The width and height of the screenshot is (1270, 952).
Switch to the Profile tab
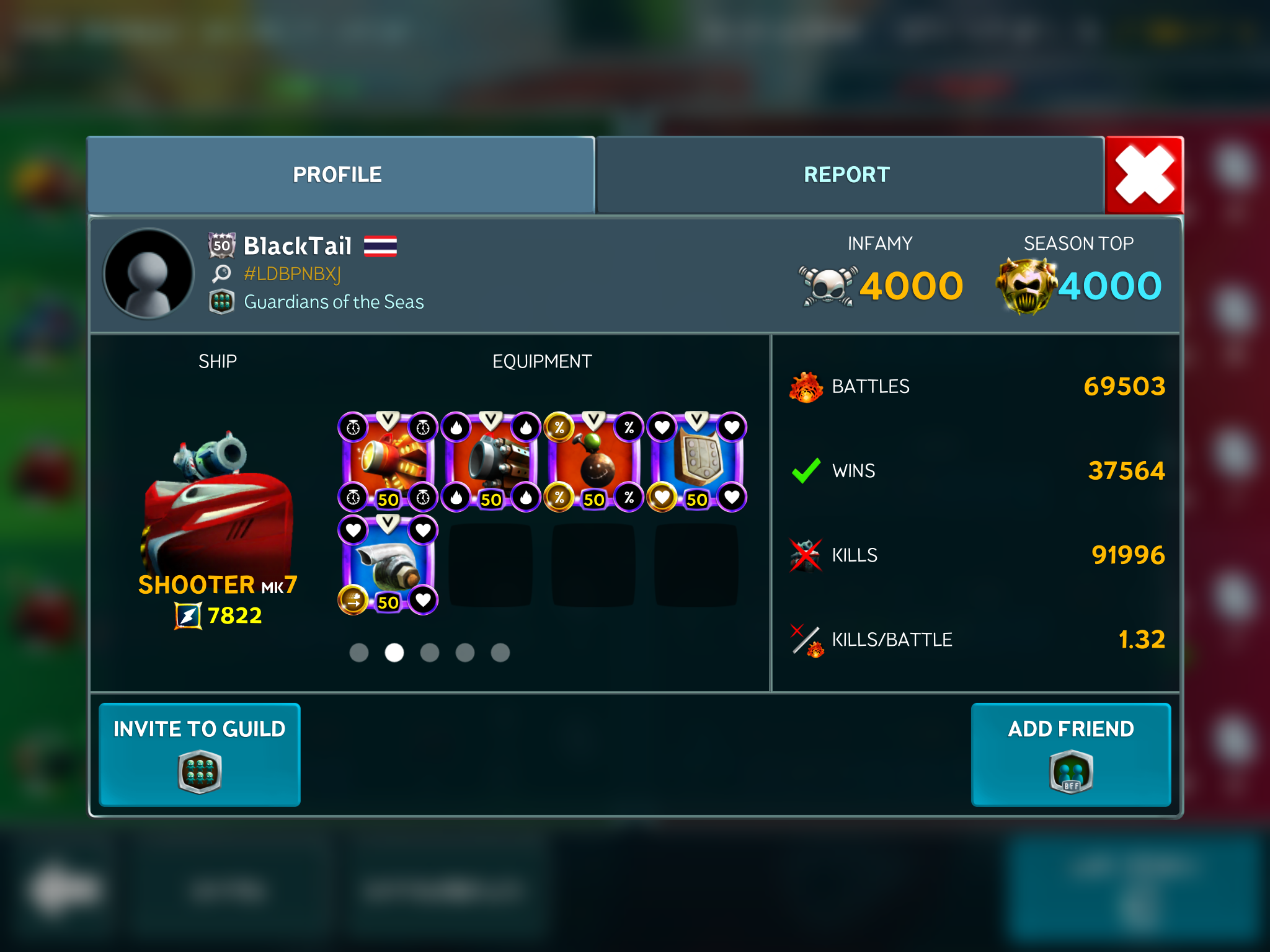[338, 175]
